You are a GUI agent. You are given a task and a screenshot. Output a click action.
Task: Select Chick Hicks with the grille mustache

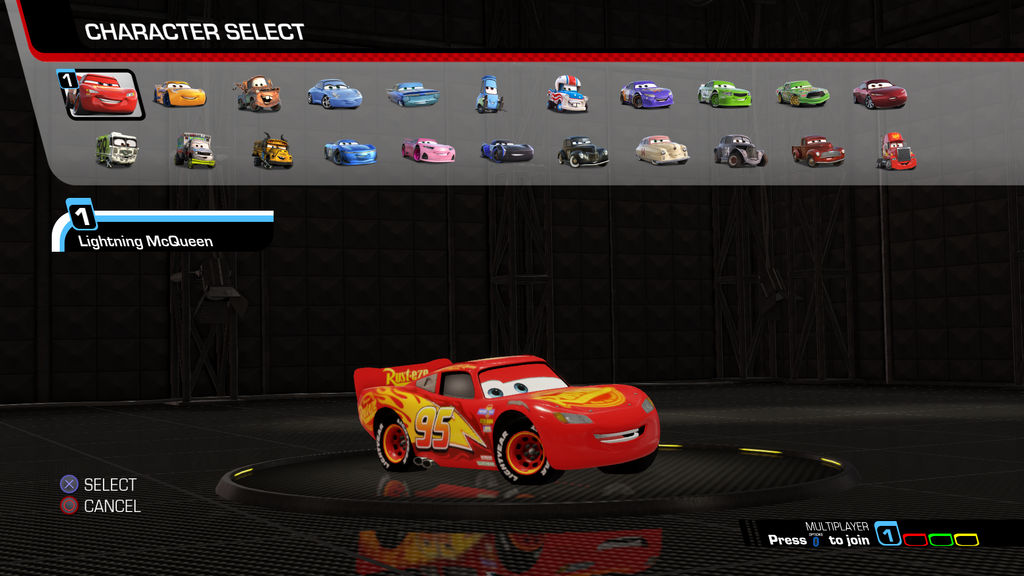click(802, 94)
